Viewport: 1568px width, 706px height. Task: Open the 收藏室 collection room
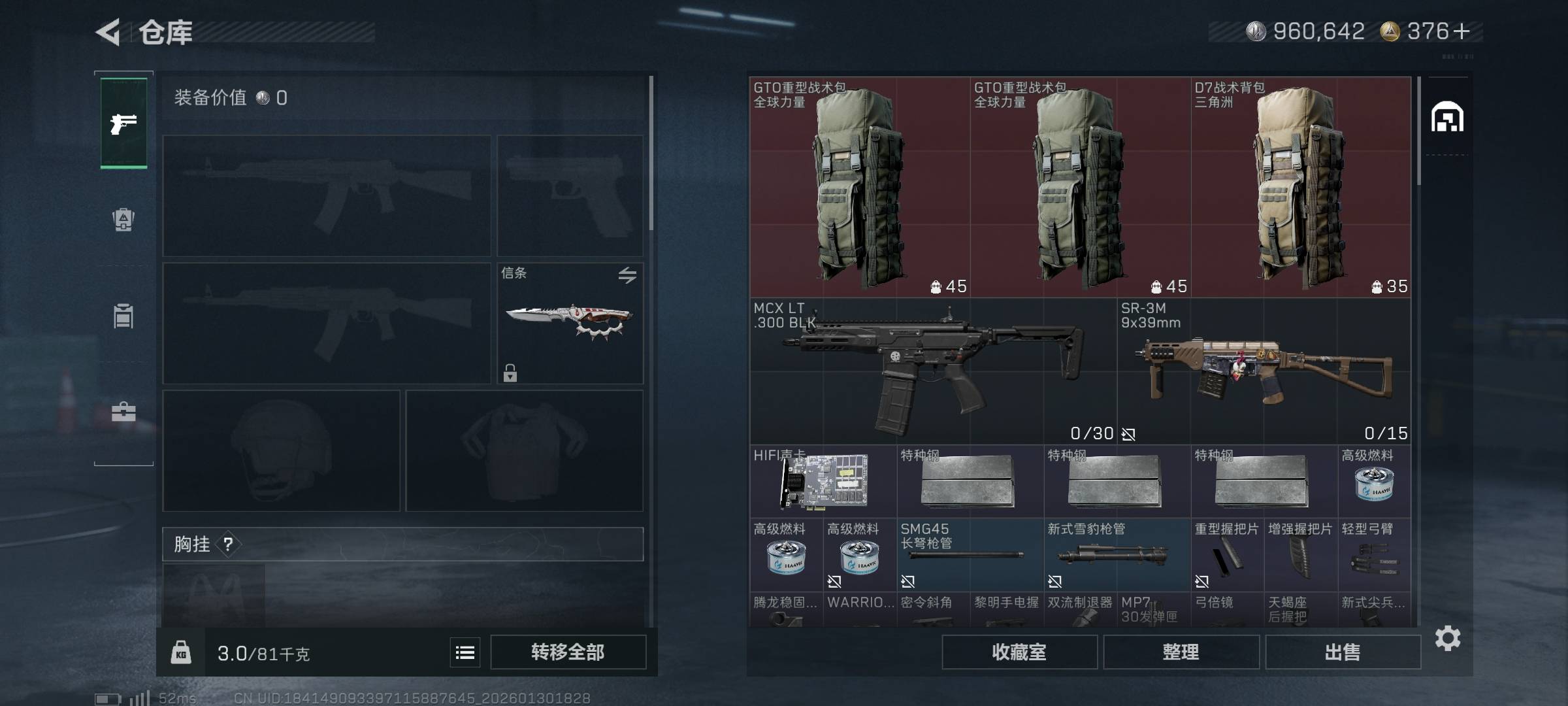[1019, 652]
